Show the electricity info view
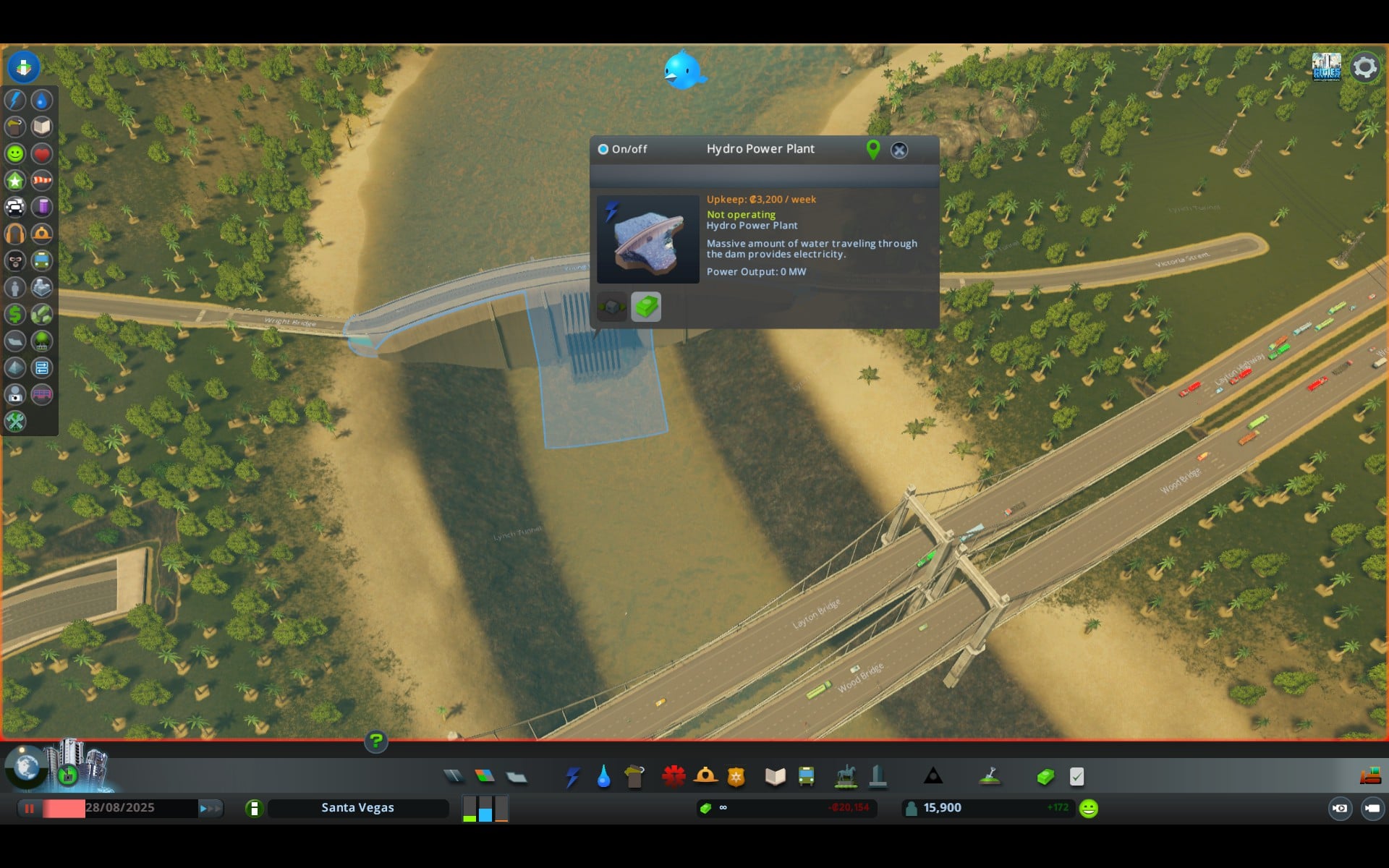The height and width of the screenshot is (868, 1389). coord(15,100)
